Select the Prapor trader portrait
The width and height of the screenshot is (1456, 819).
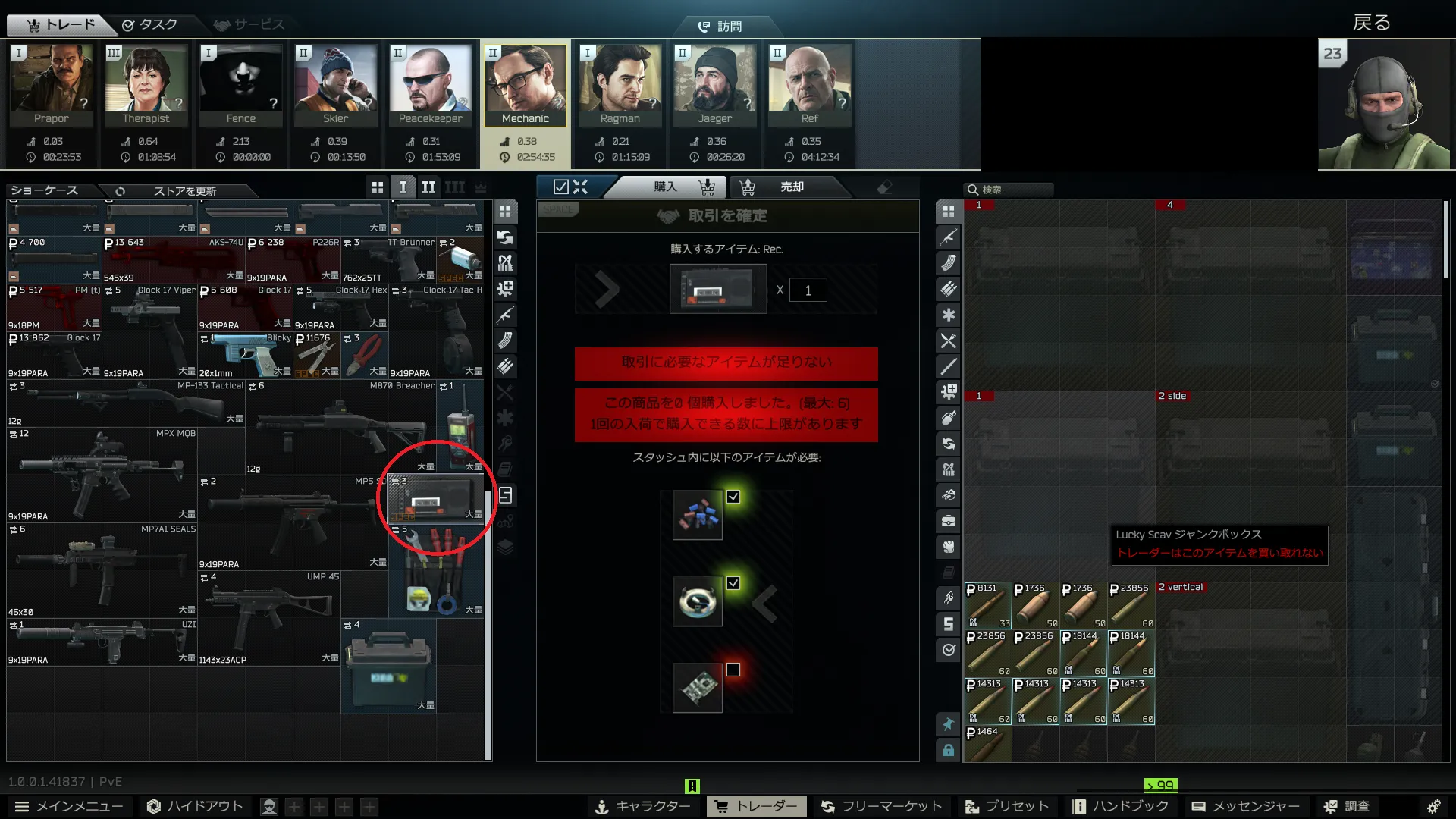click(x=52, y=85)
